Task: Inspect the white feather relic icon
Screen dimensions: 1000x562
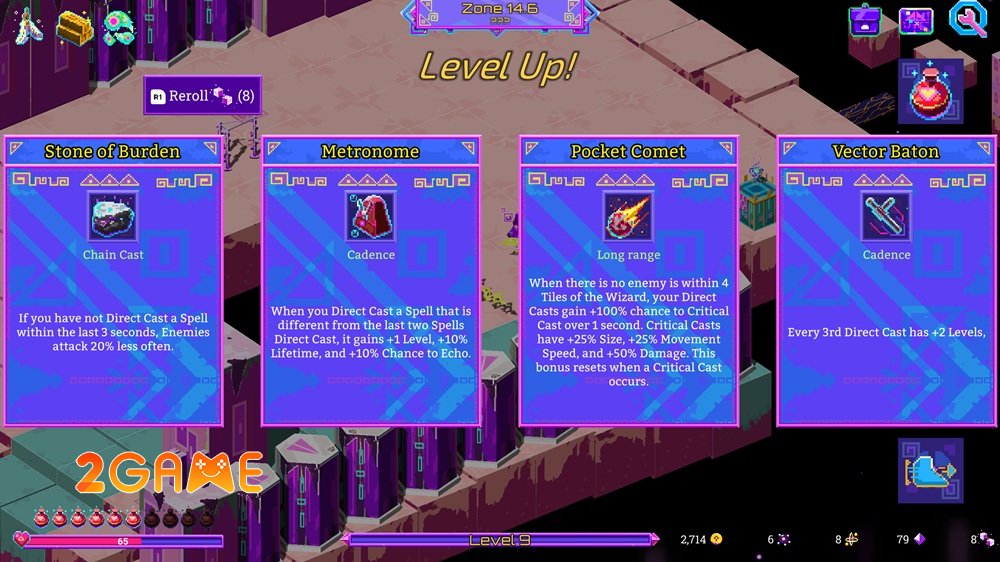Action: [x=24, y=25]
